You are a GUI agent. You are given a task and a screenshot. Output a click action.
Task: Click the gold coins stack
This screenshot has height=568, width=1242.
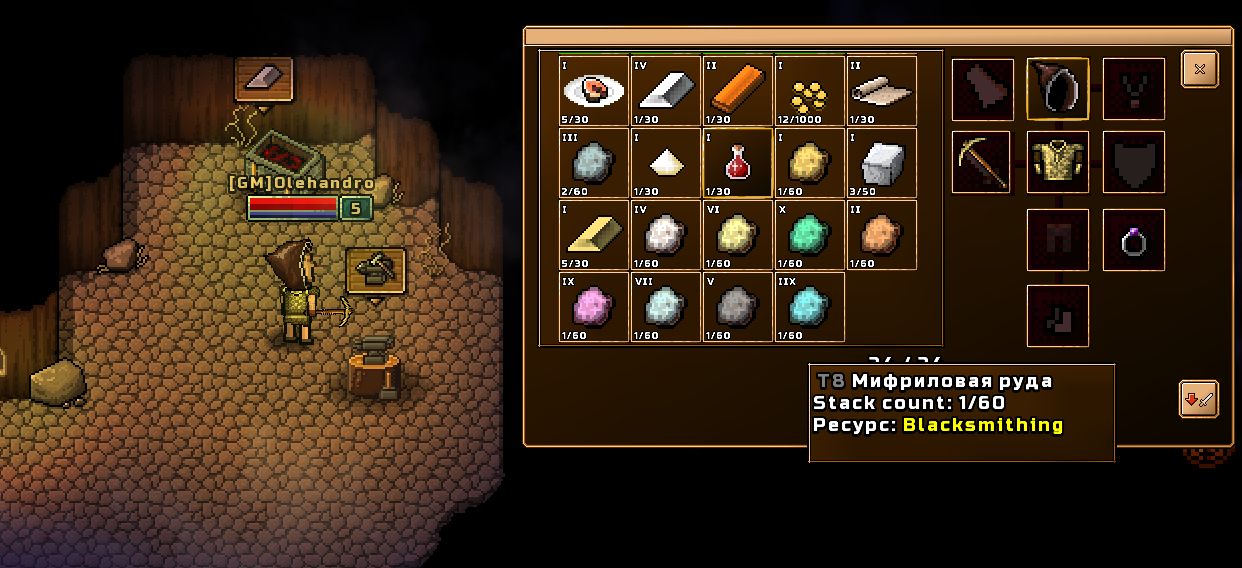click(810, 91)
